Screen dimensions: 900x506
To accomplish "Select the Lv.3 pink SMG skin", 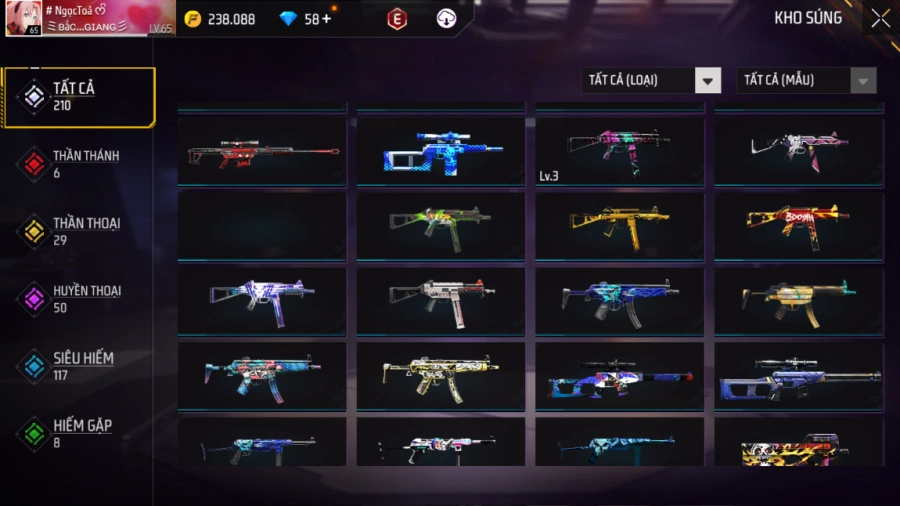I will (618, 151).
